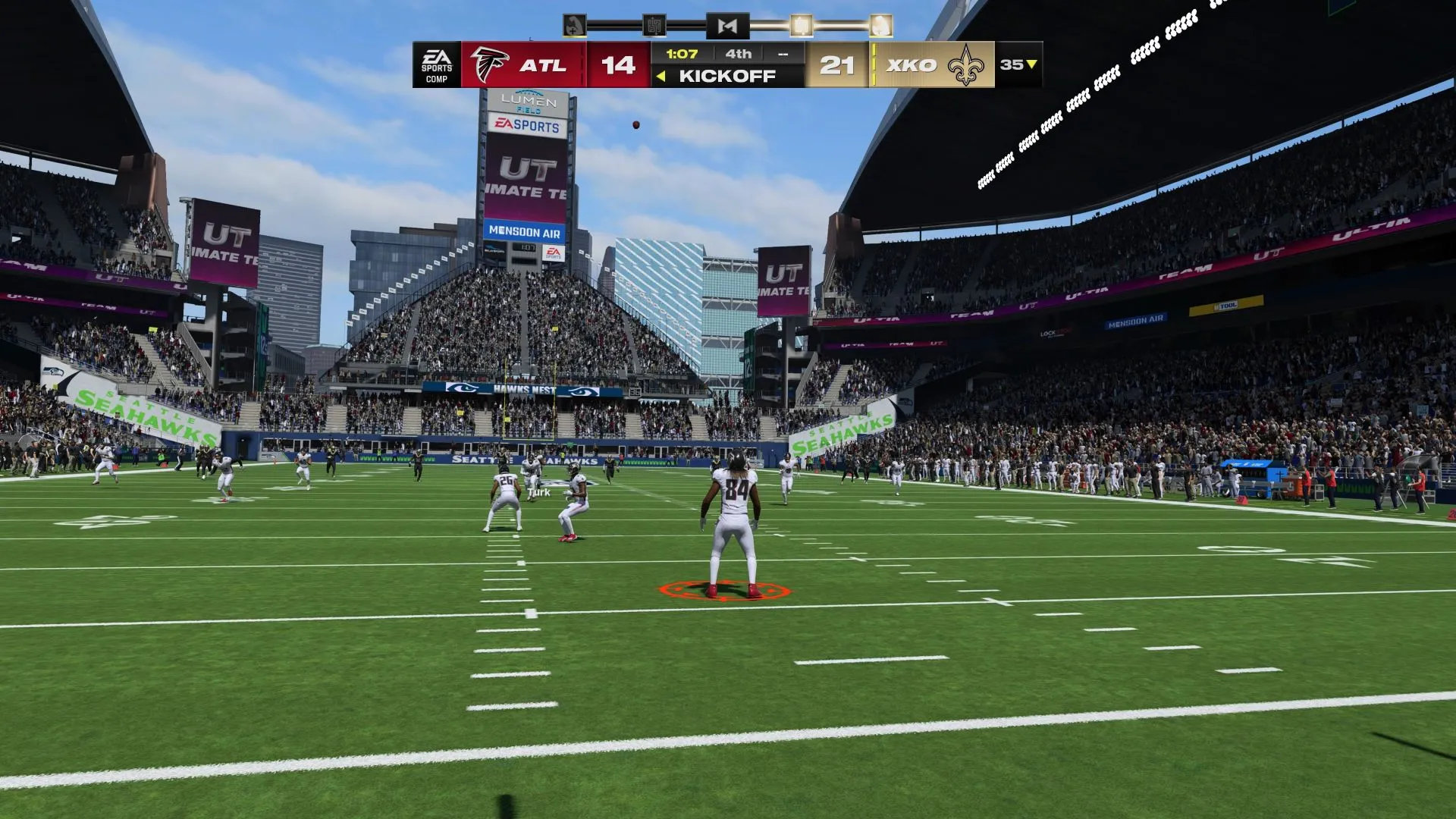Select the dim flexed-arm M-Factor icon
1456x819 pixels.
coord(575,26)
